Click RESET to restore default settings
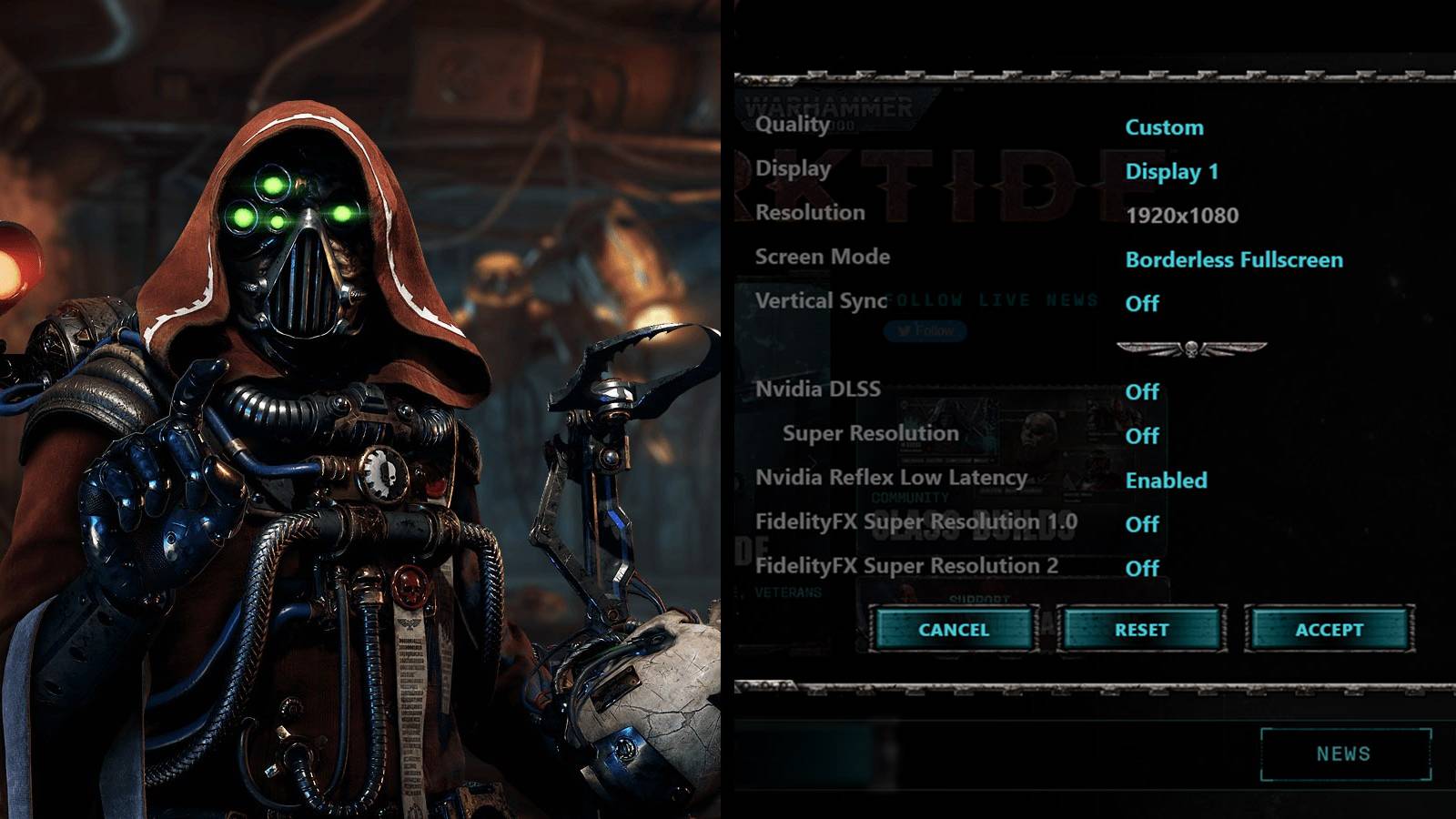Screen dimensions: 1456x819 pos(1142,629)
